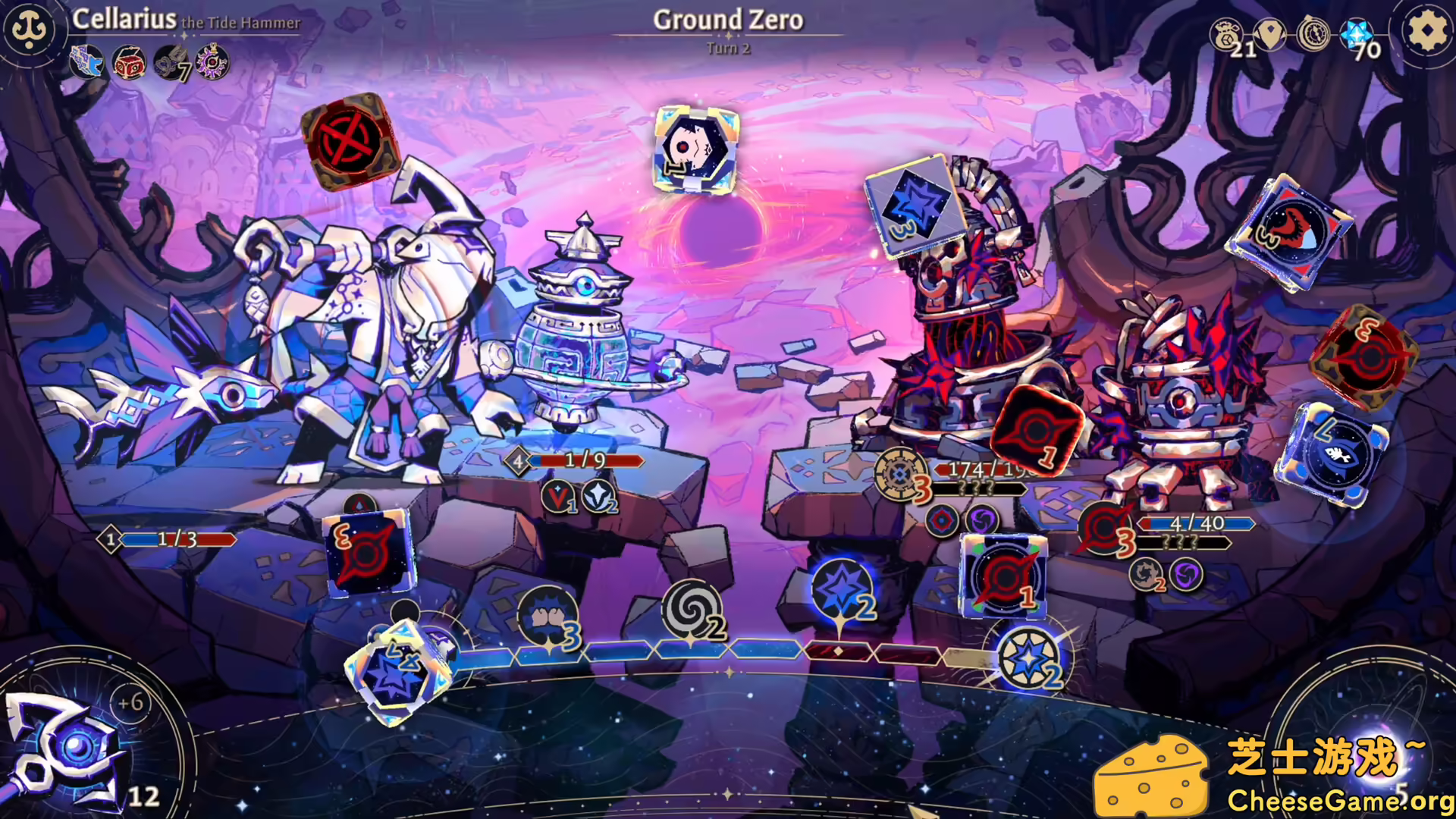Select the purple sun artifact icon
Screen dimensions: 1456x819
coord(210,63)
